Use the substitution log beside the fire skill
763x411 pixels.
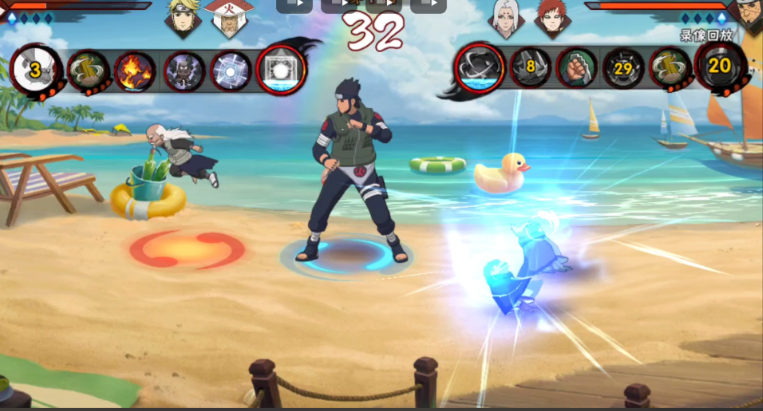(88, 70)
